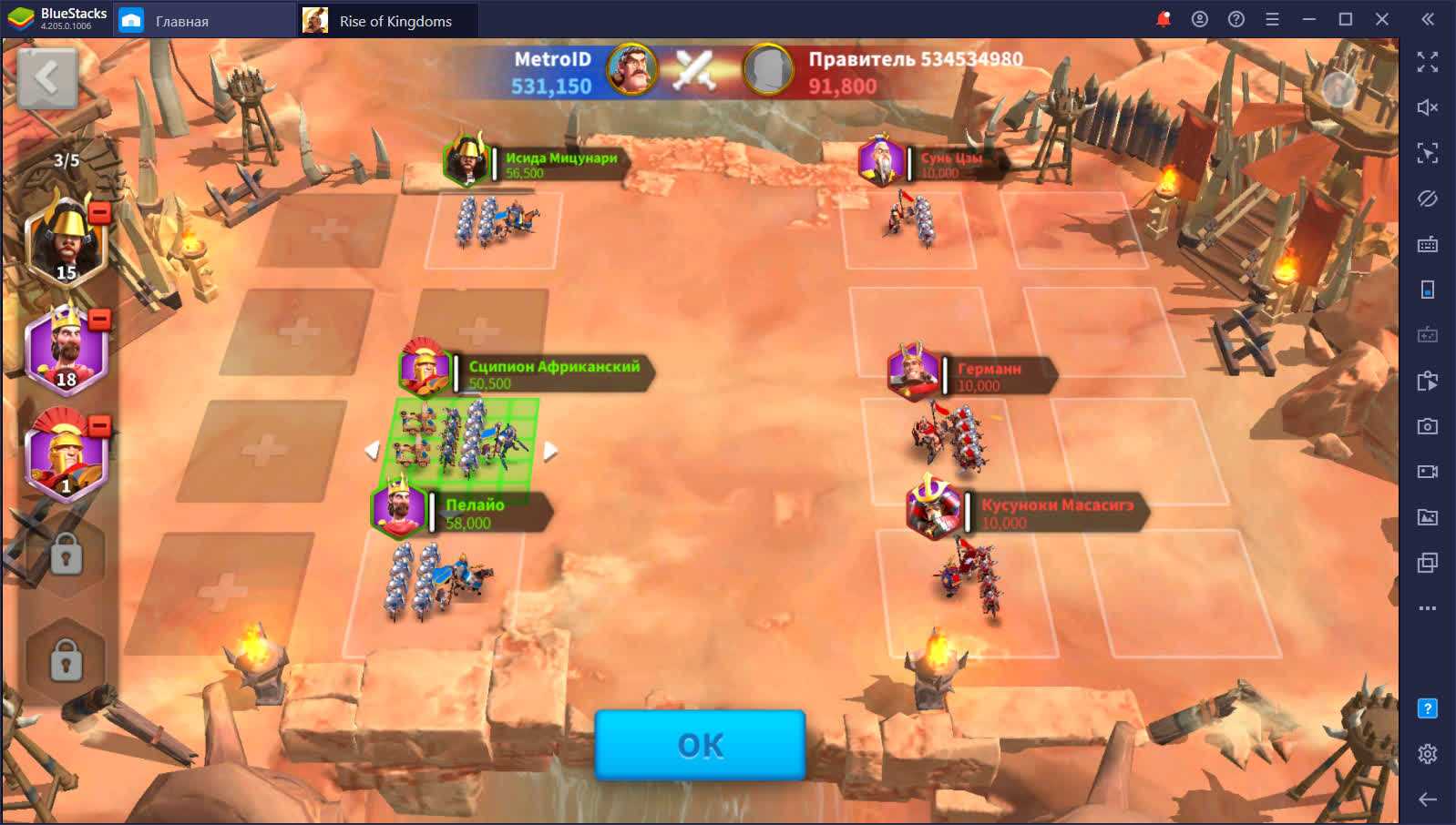Confirm formation with the OK button

(700, 745)
